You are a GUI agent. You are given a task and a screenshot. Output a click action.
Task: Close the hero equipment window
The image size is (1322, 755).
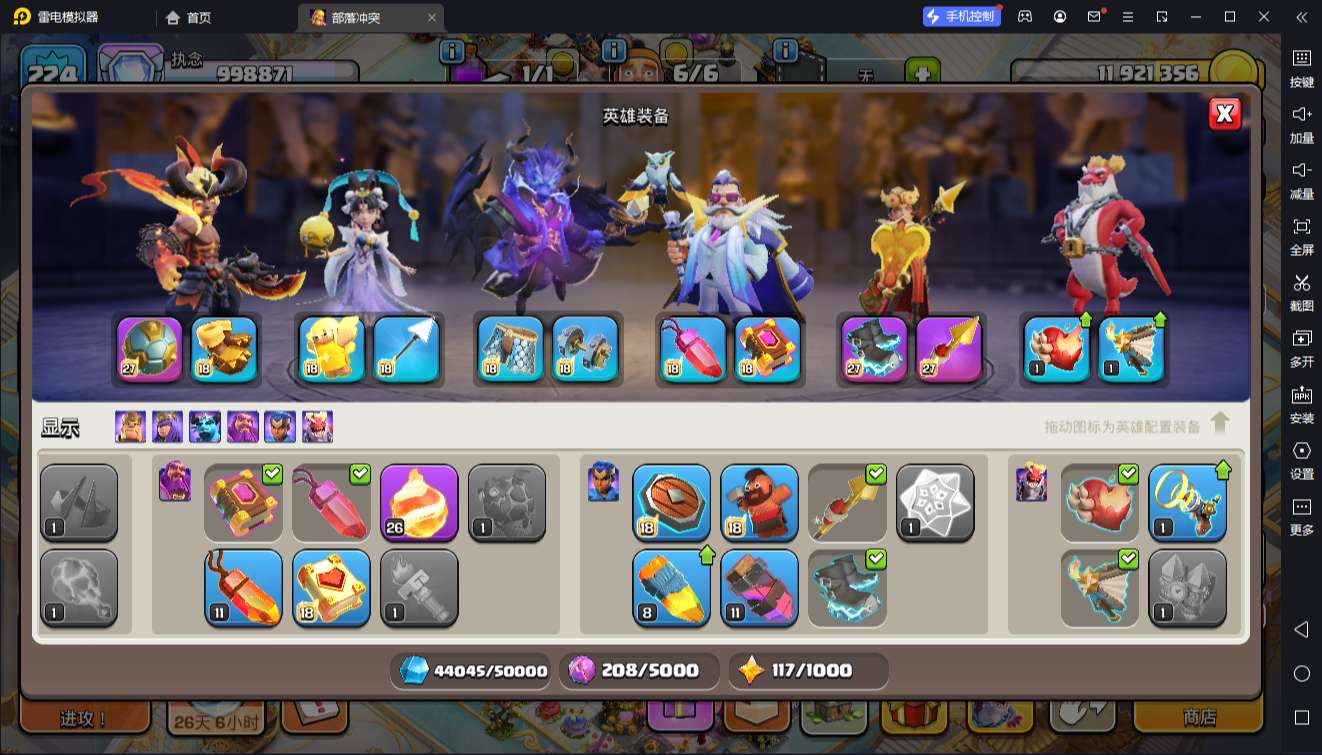click(x=1224, y=114)
